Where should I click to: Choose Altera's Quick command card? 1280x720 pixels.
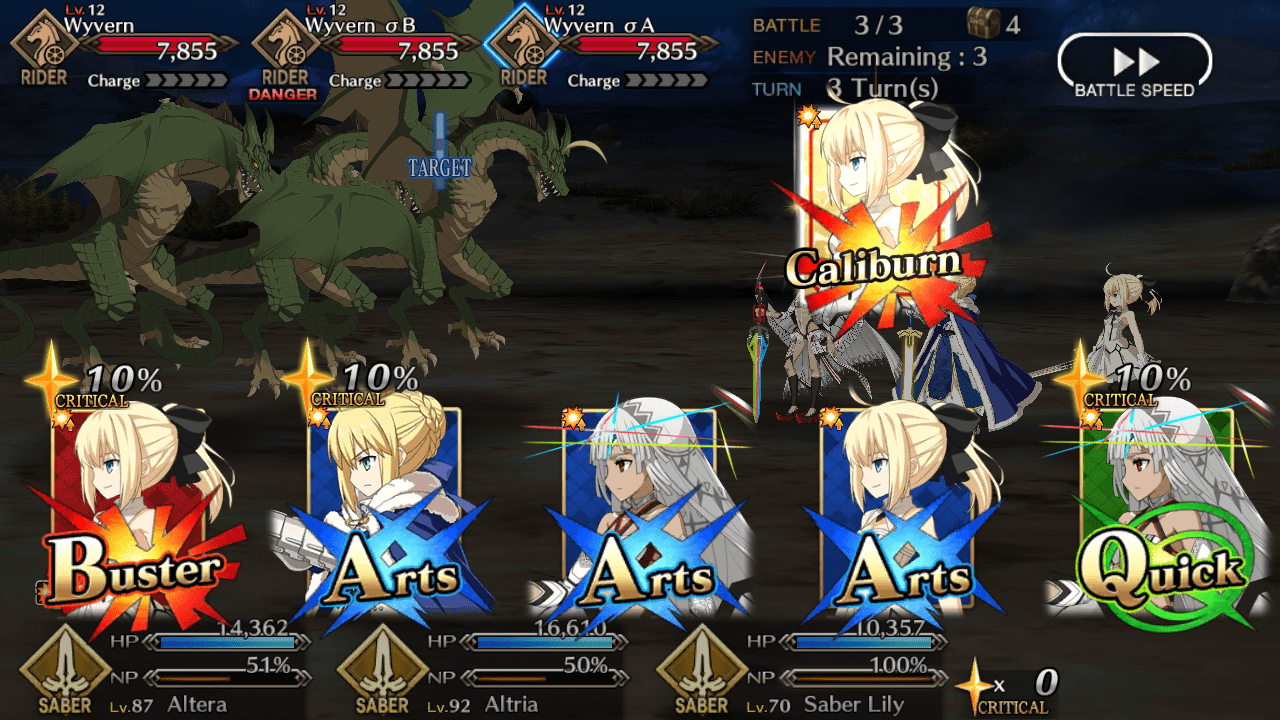tap(1158, 510)
